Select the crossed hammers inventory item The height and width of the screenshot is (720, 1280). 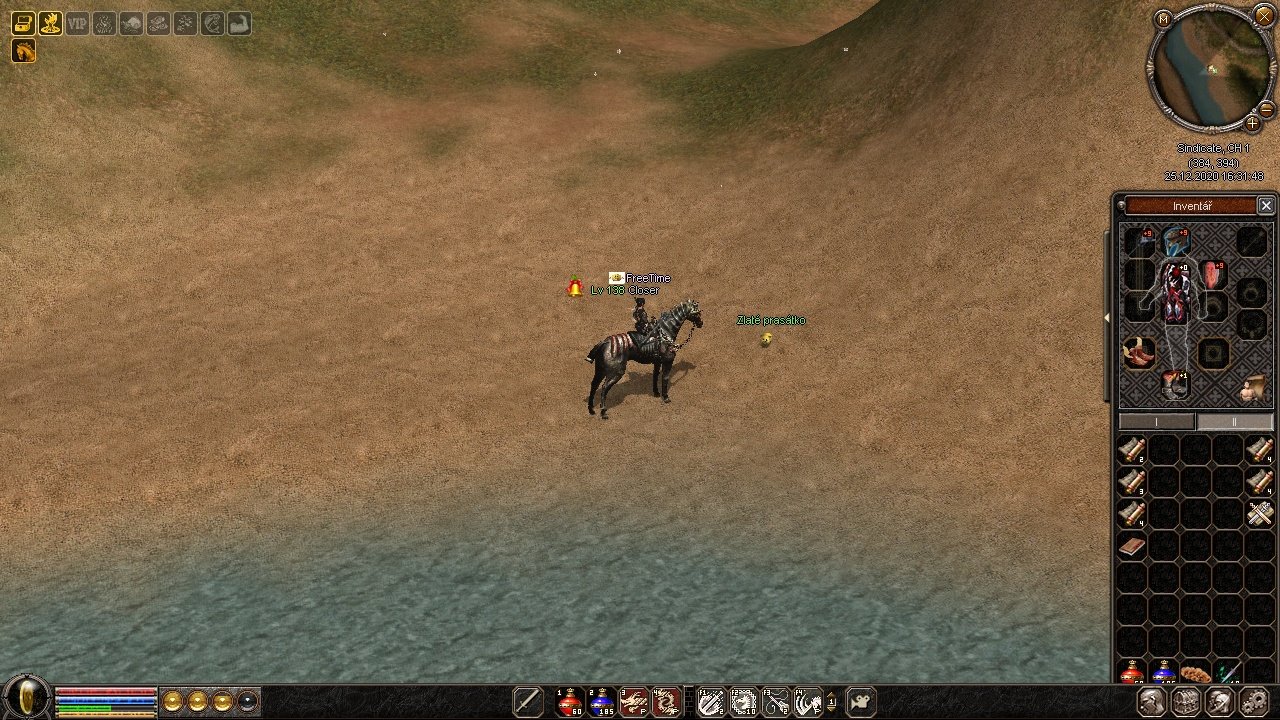[x=1259, y=514]
